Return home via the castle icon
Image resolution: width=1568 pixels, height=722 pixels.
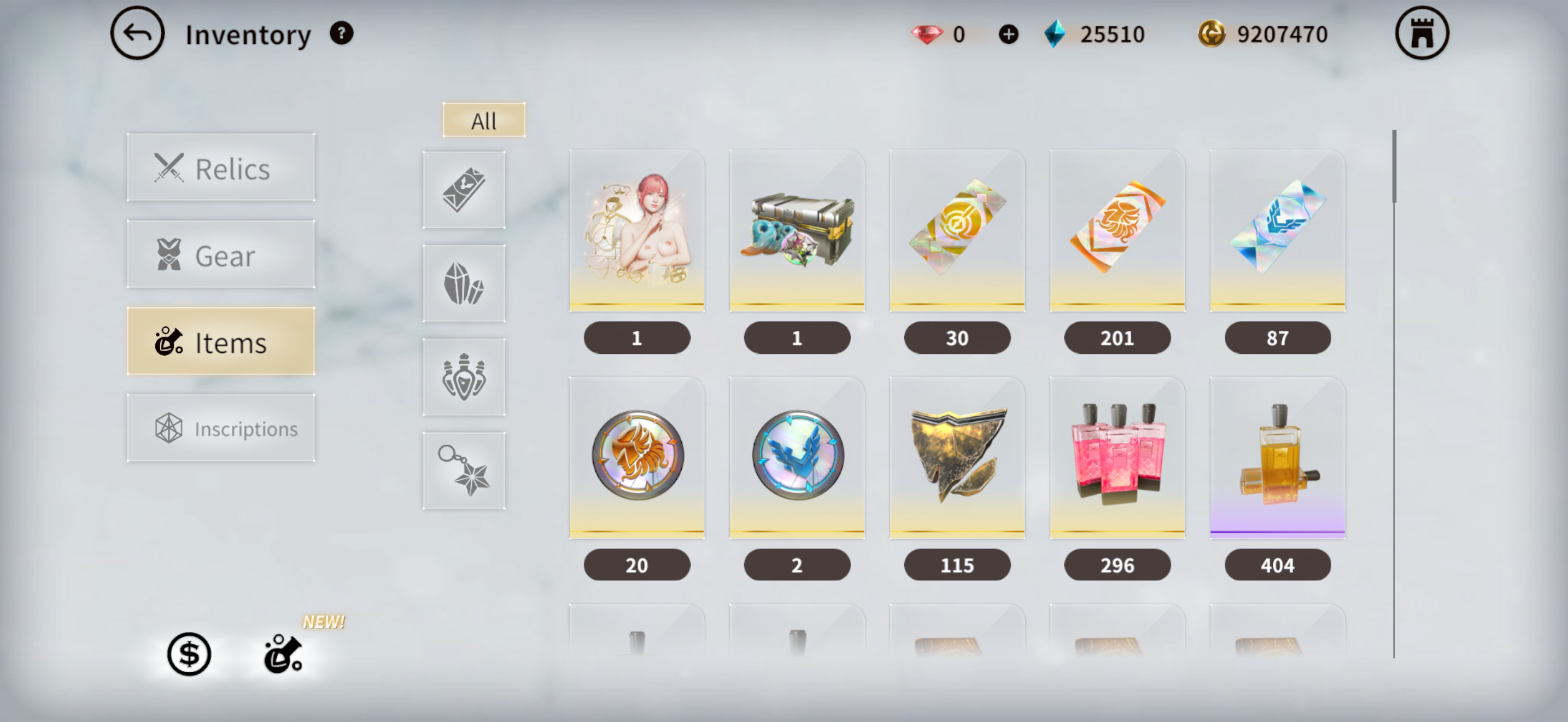(x=1421, y=33)
